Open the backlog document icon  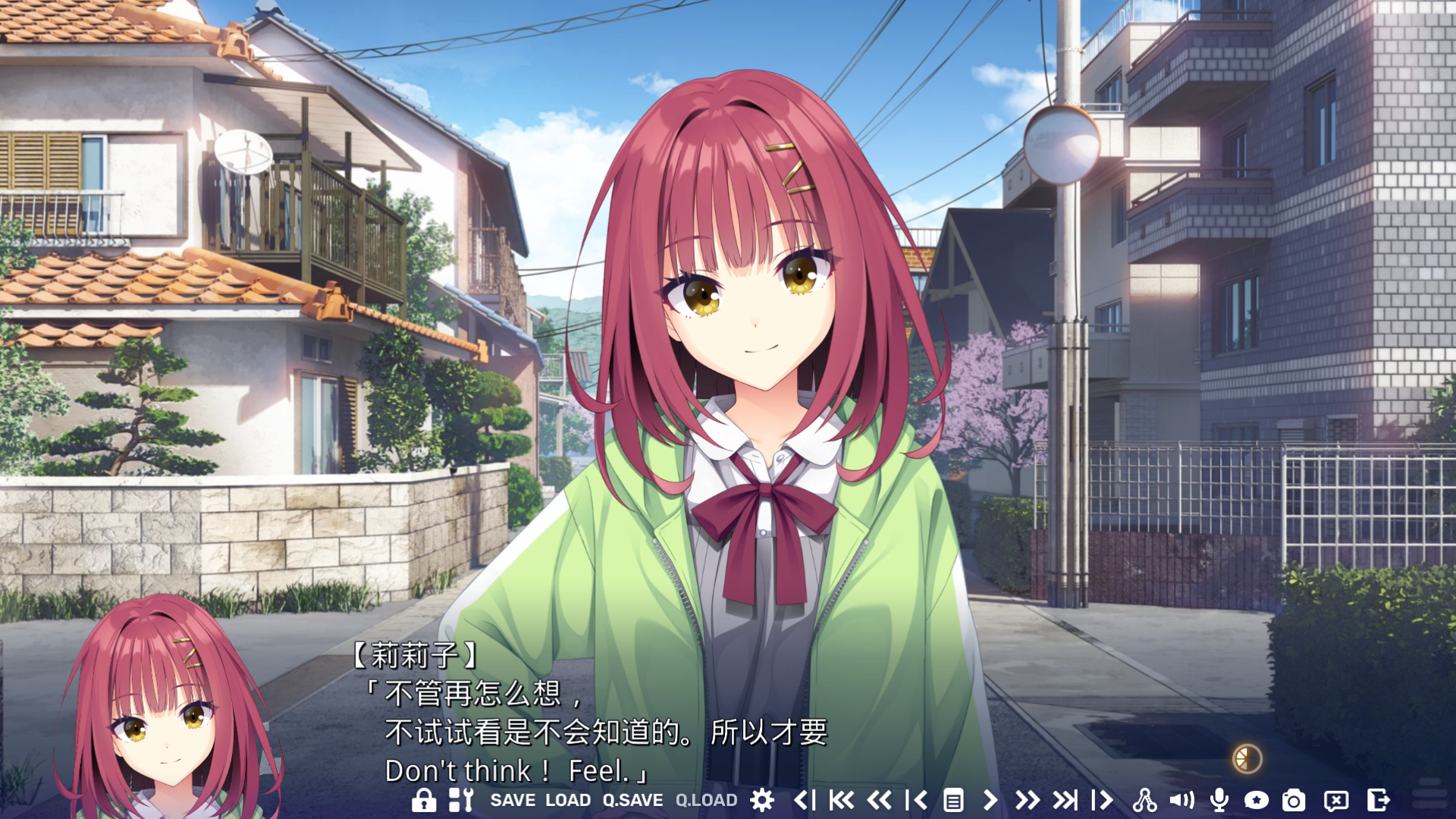point(953,800)
